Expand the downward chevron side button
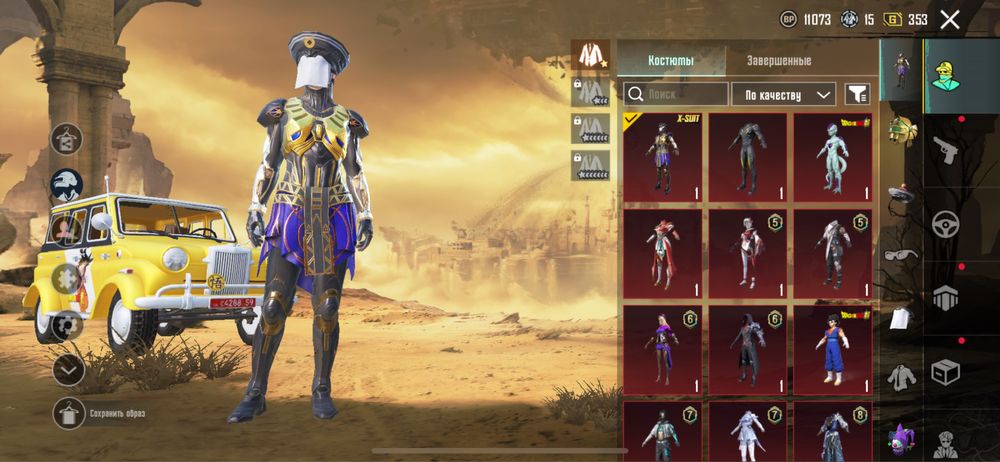This screenshot has height=462, width=1000. point(68,370)
